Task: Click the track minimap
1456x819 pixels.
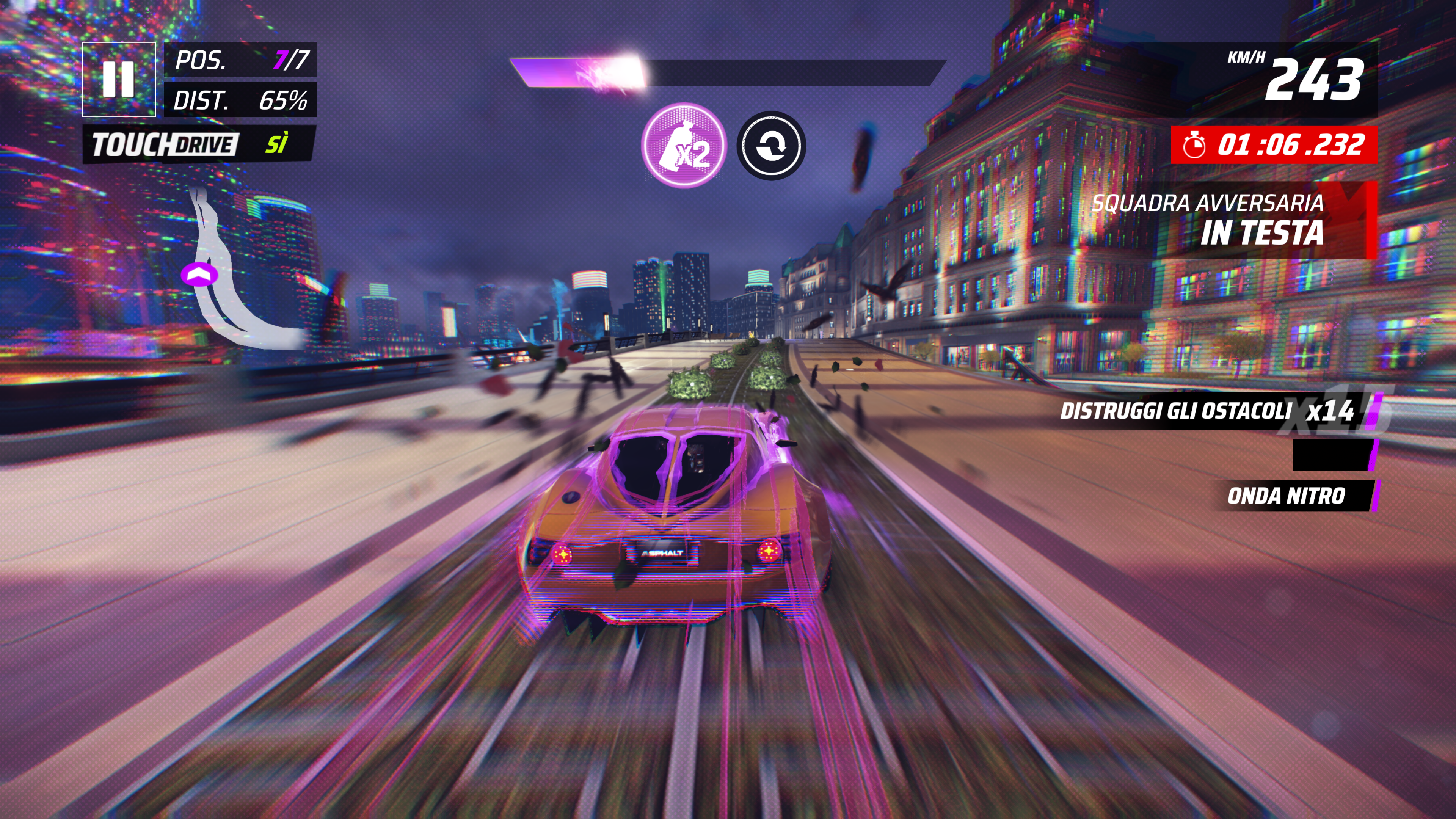Action: click(x=232, y=277)
